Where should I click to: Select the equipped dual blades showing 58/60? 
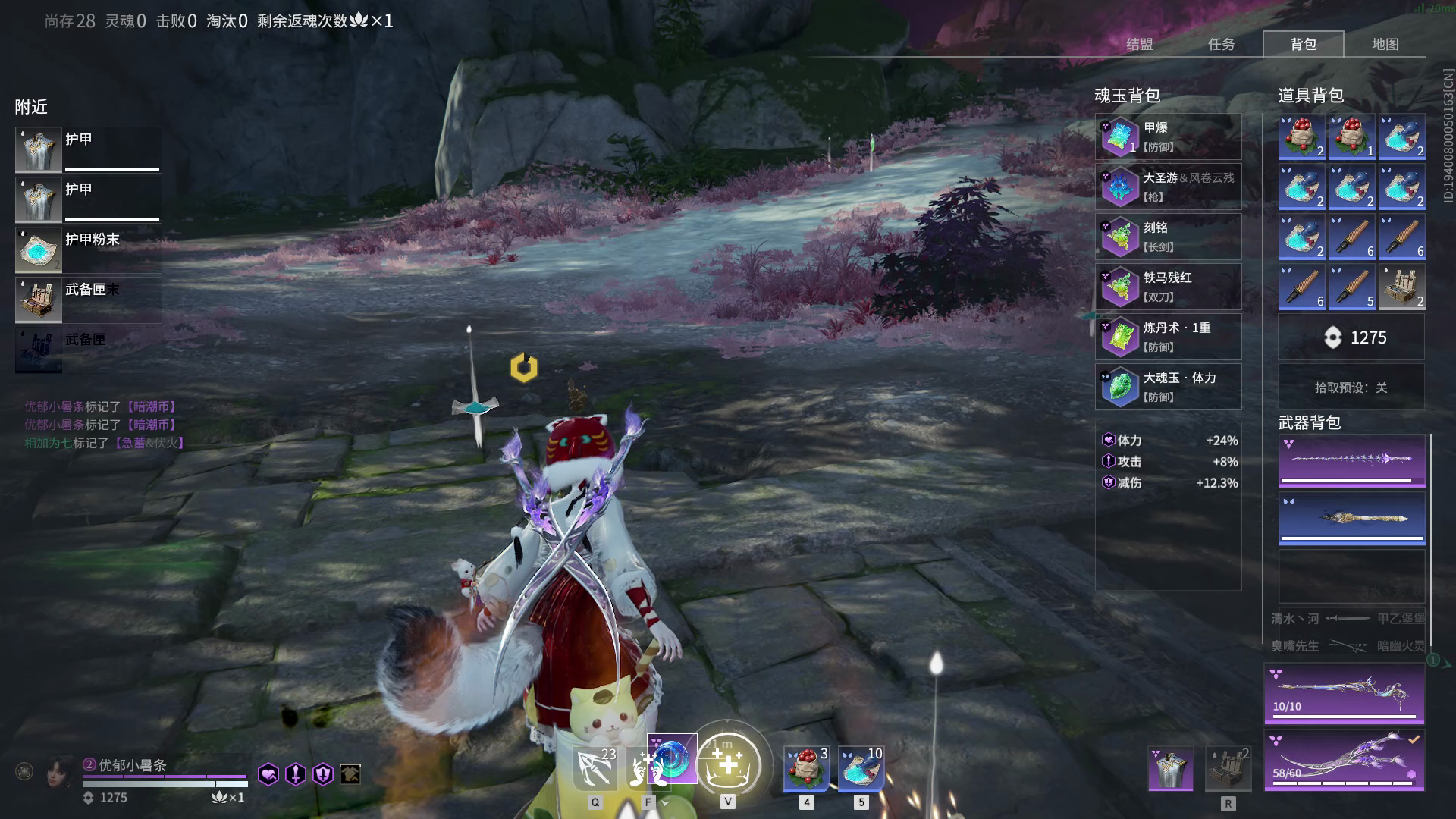[x=1344, y=761]
